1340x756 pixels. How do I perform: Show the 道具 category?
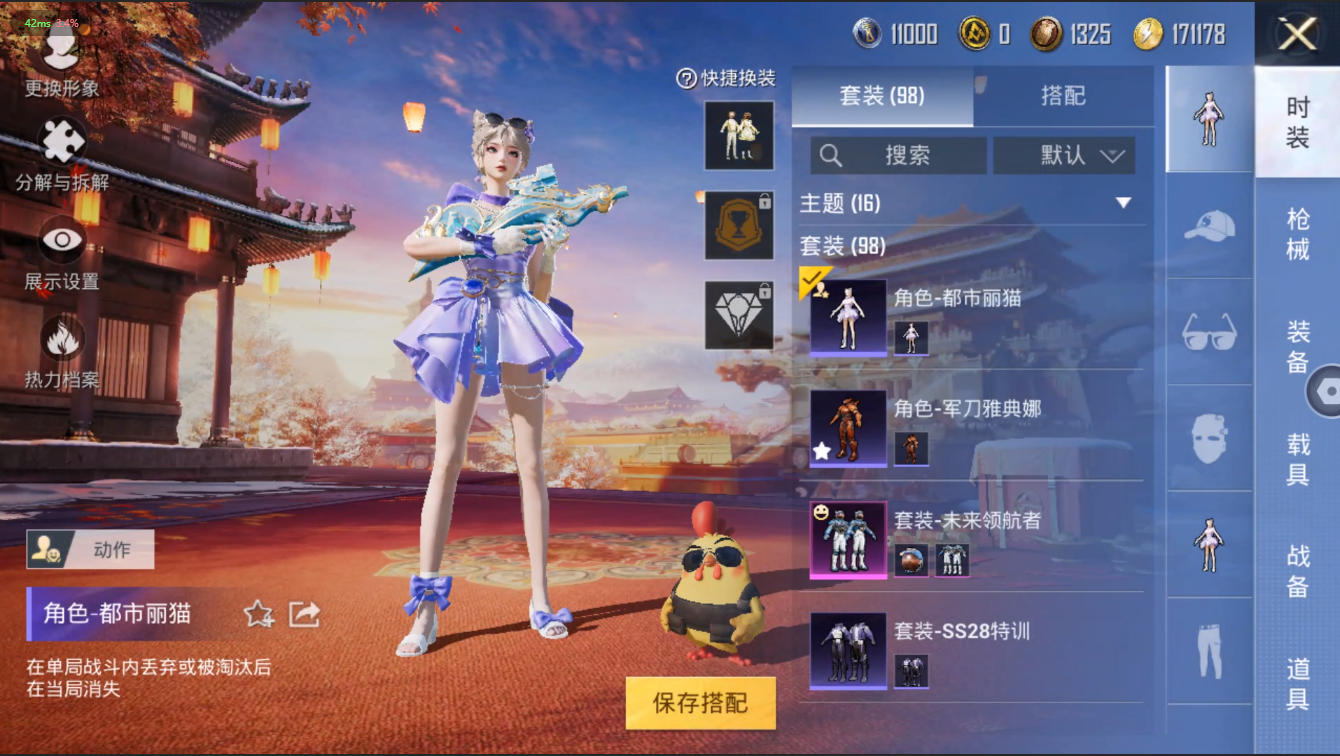tap(1297, 684)
